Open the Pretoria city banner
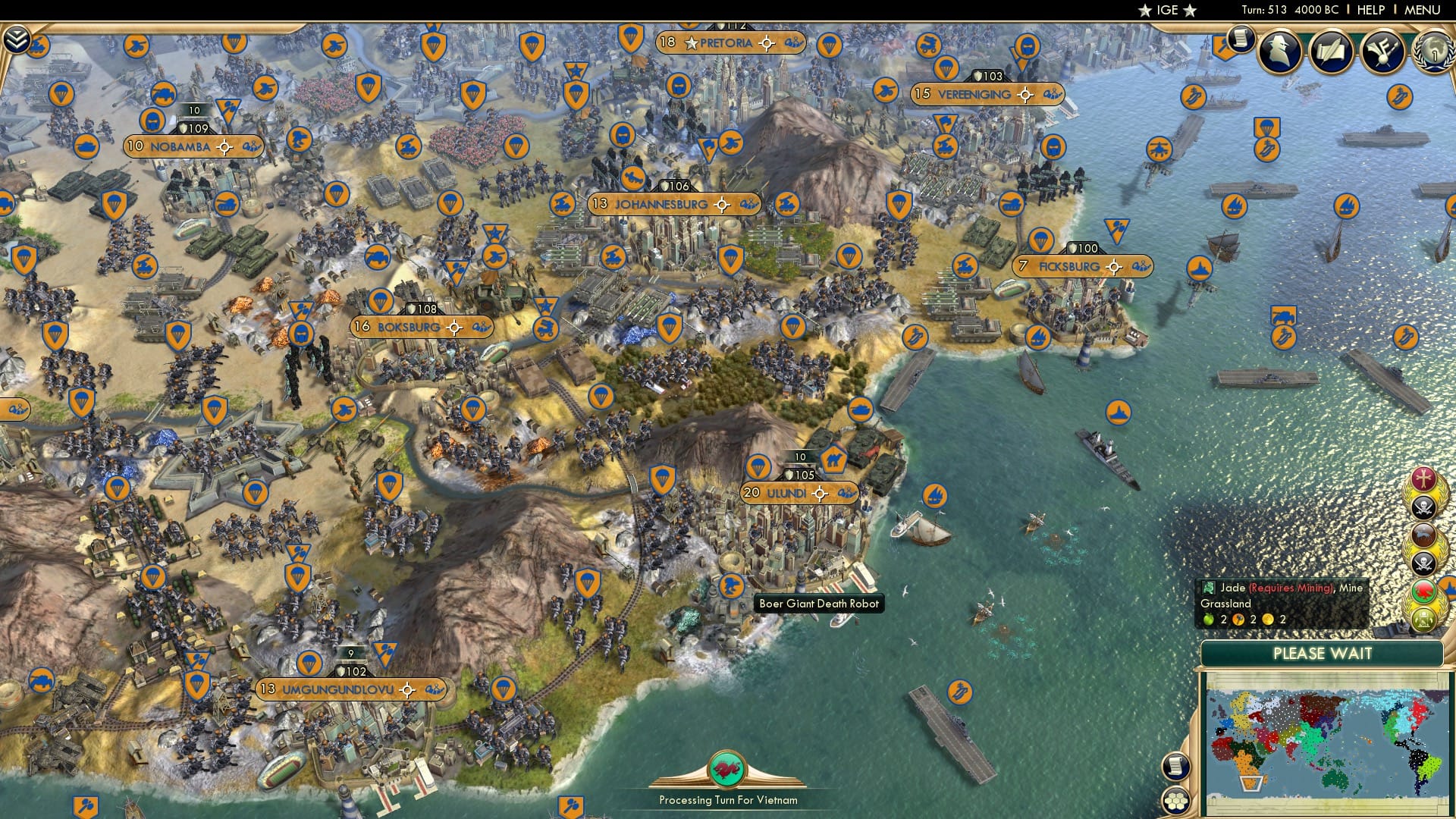Screen dimensions: 1456x819 pyautogui.click(x=727, y=43)
